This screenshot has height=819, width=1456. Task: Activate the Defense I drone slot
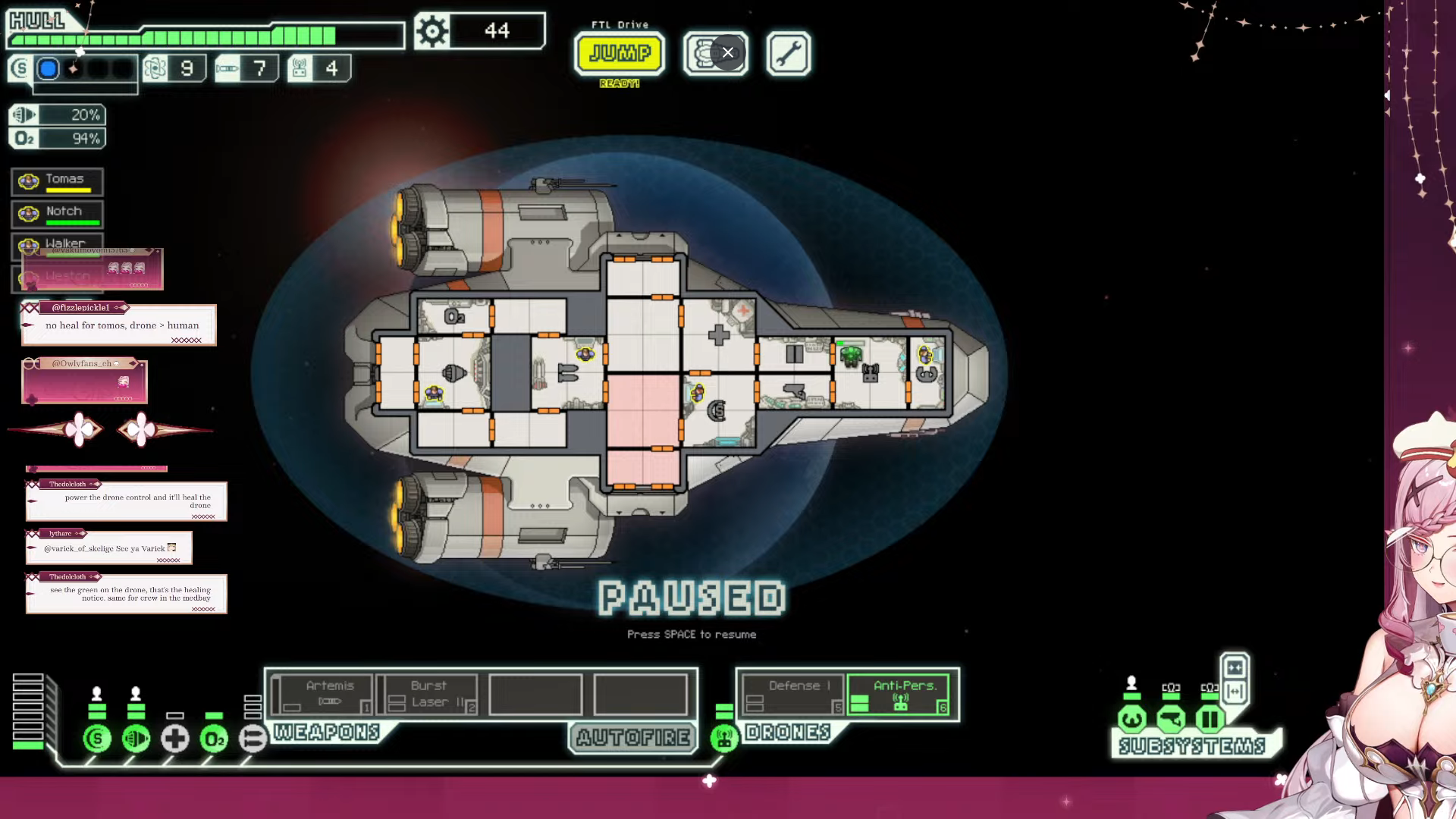792,694
